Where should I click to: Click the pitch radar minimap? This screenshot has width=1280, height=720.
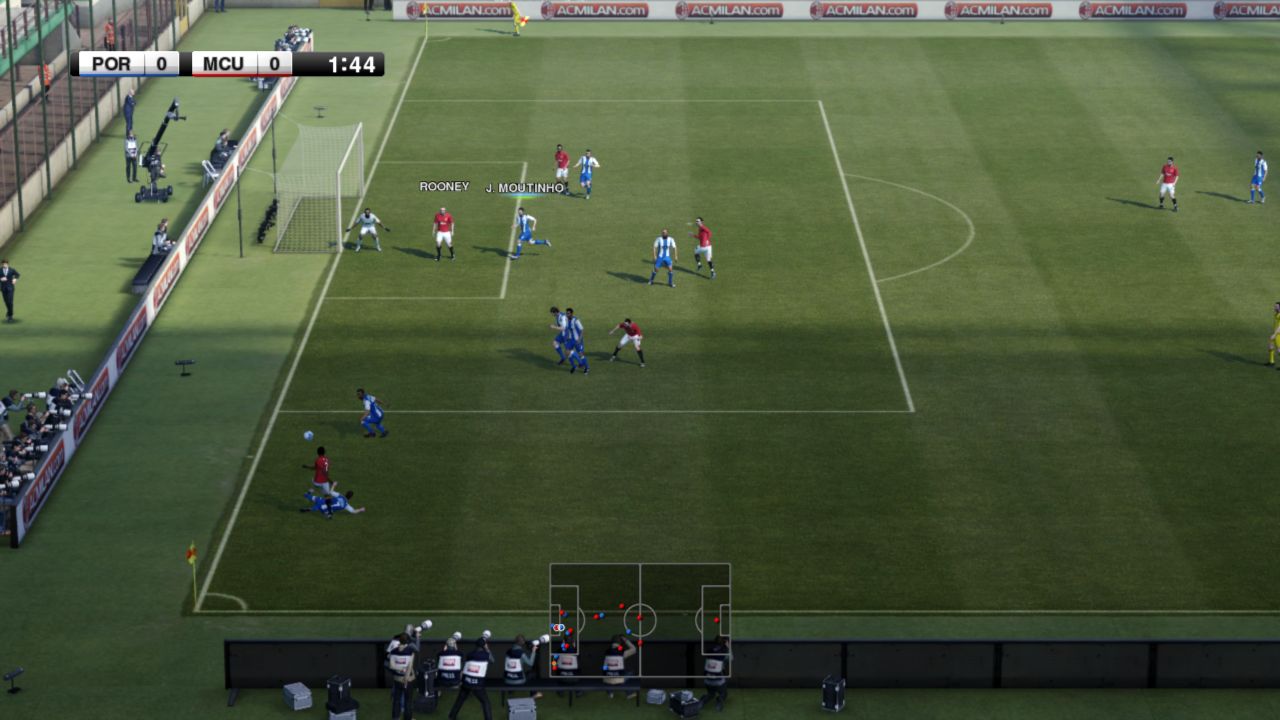(x=640, y=620)
